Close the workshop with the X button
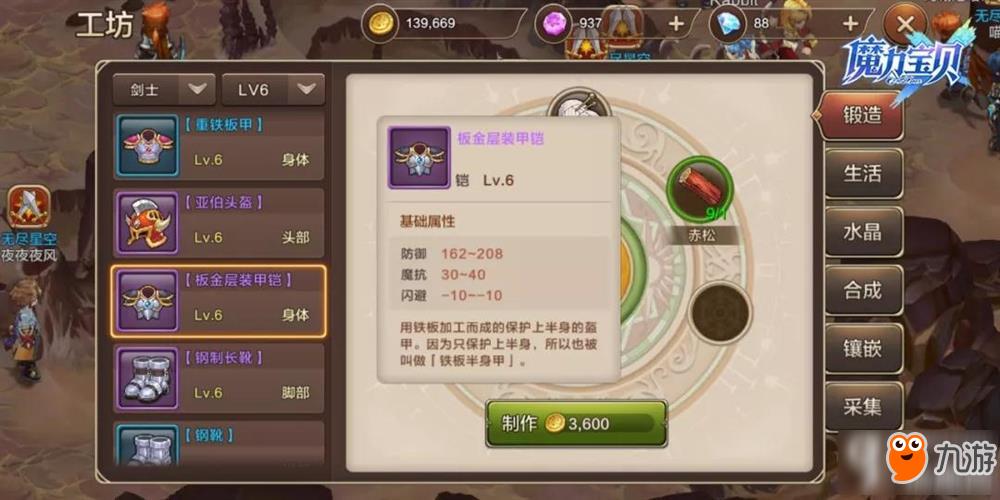This screenshot has height=500, width=1000. [x=906, y=23]
